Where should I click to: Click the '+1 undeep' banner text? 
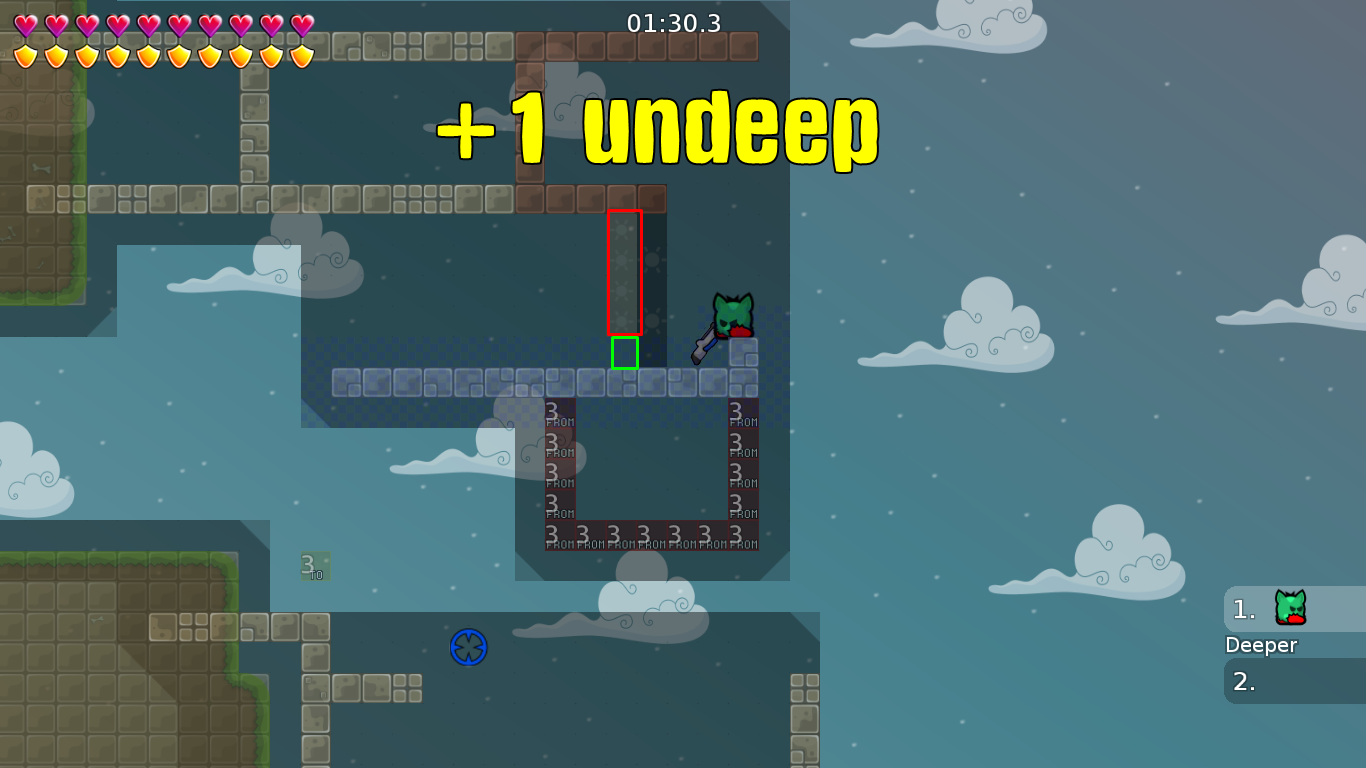coord(655,127)
